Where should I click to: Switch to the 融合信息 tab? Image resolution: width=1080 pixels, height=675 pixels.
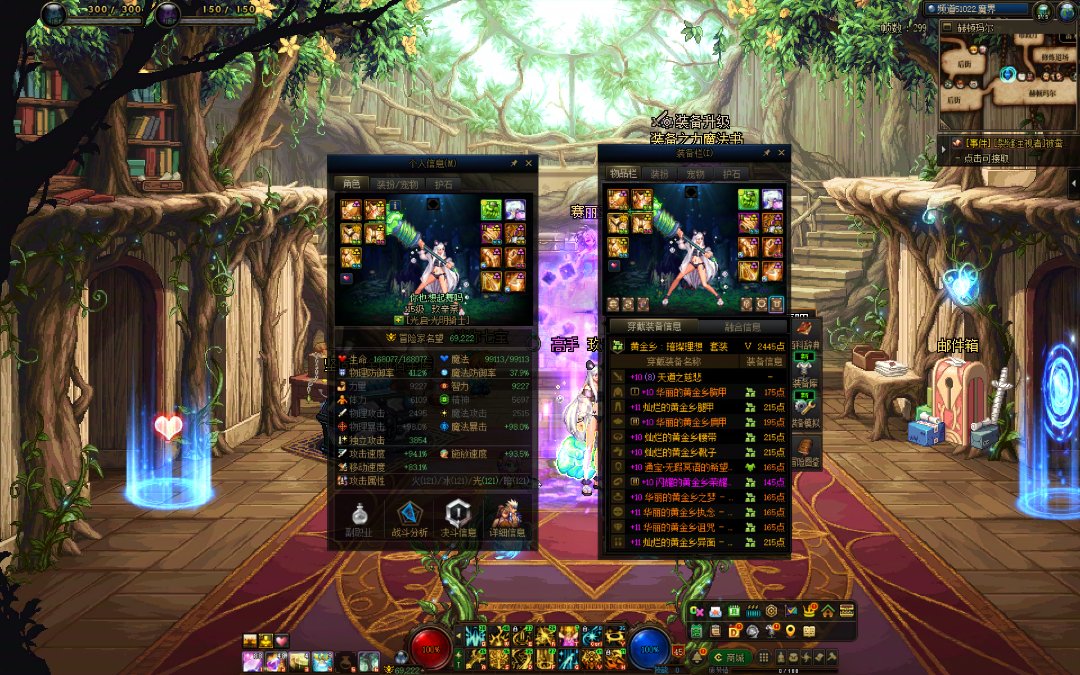742,327
